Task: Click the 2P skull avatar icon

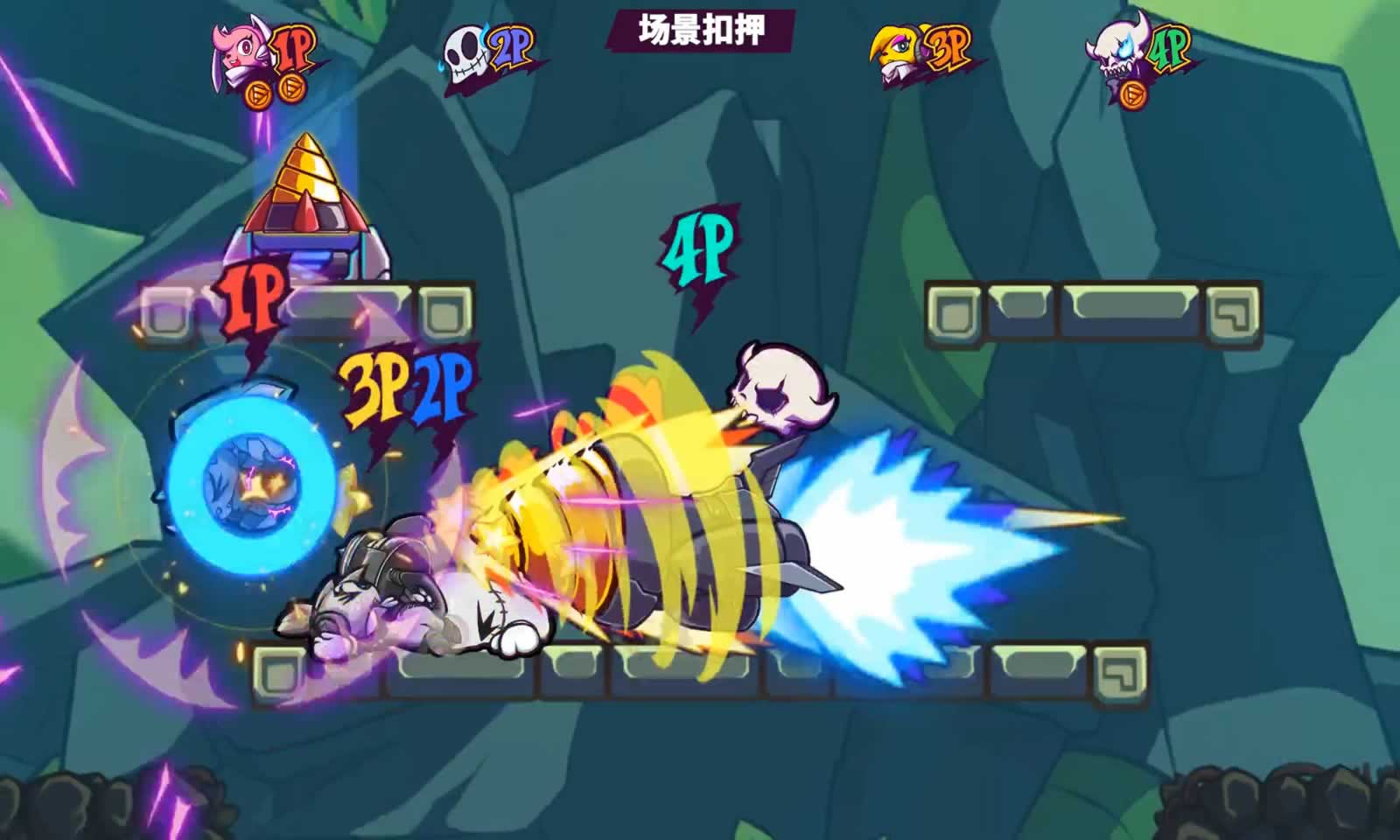Action: 467,54
